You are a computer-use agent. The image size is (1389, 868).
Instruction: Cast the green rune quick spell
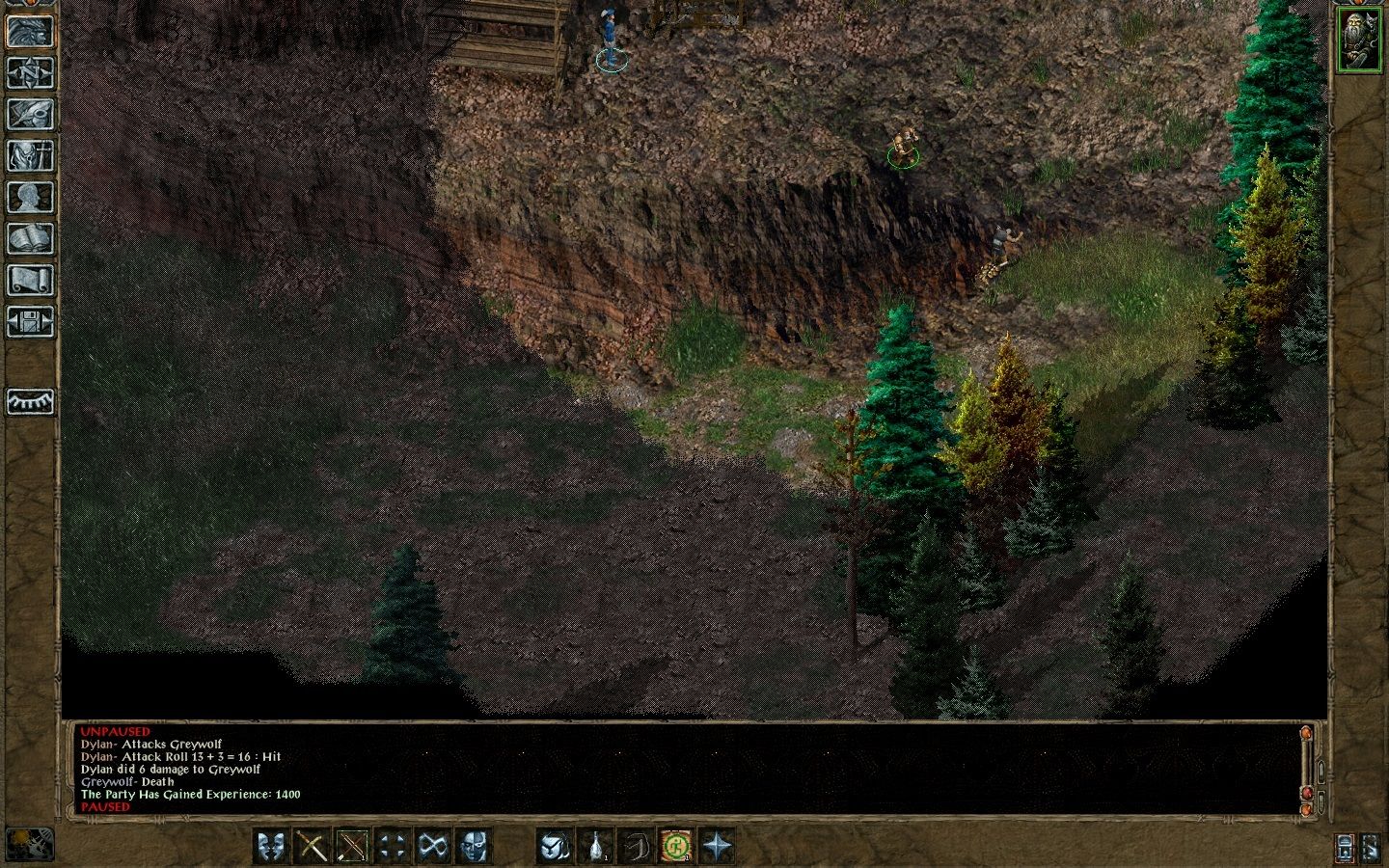(x=673, y=846)
